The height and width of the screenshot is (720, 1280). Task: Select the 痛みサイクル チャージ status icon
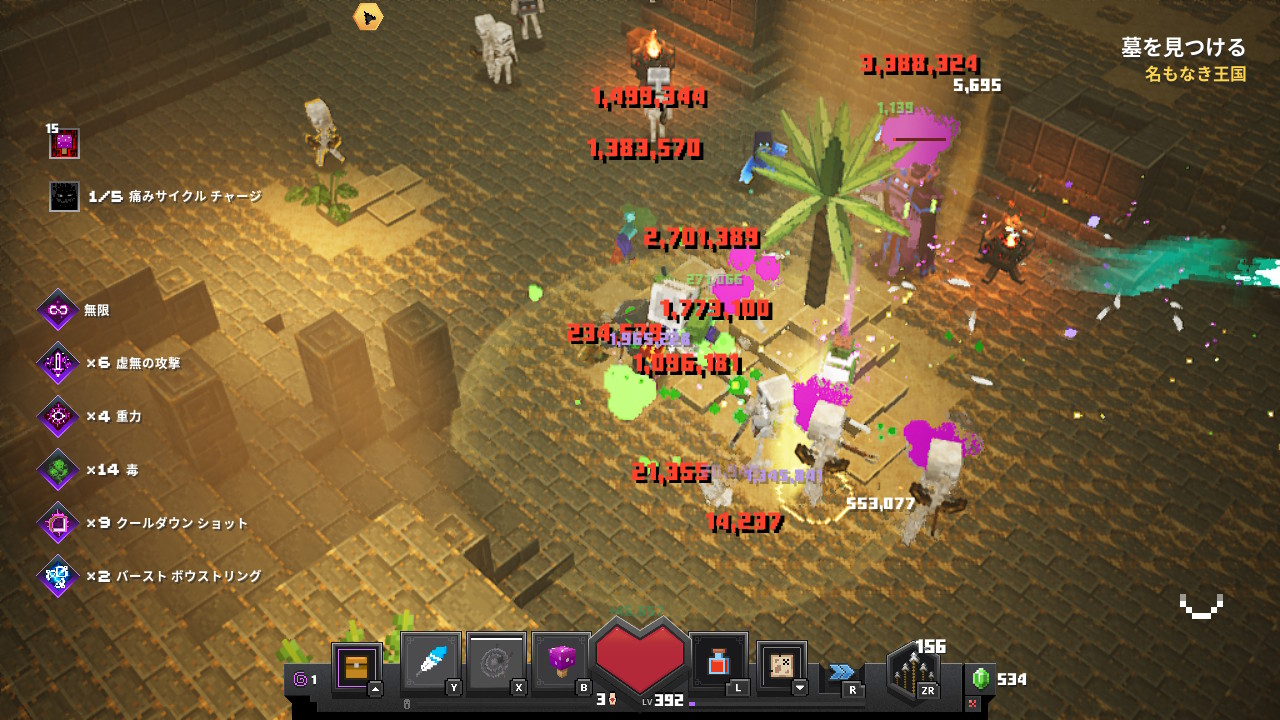click(x=65, y=197)
